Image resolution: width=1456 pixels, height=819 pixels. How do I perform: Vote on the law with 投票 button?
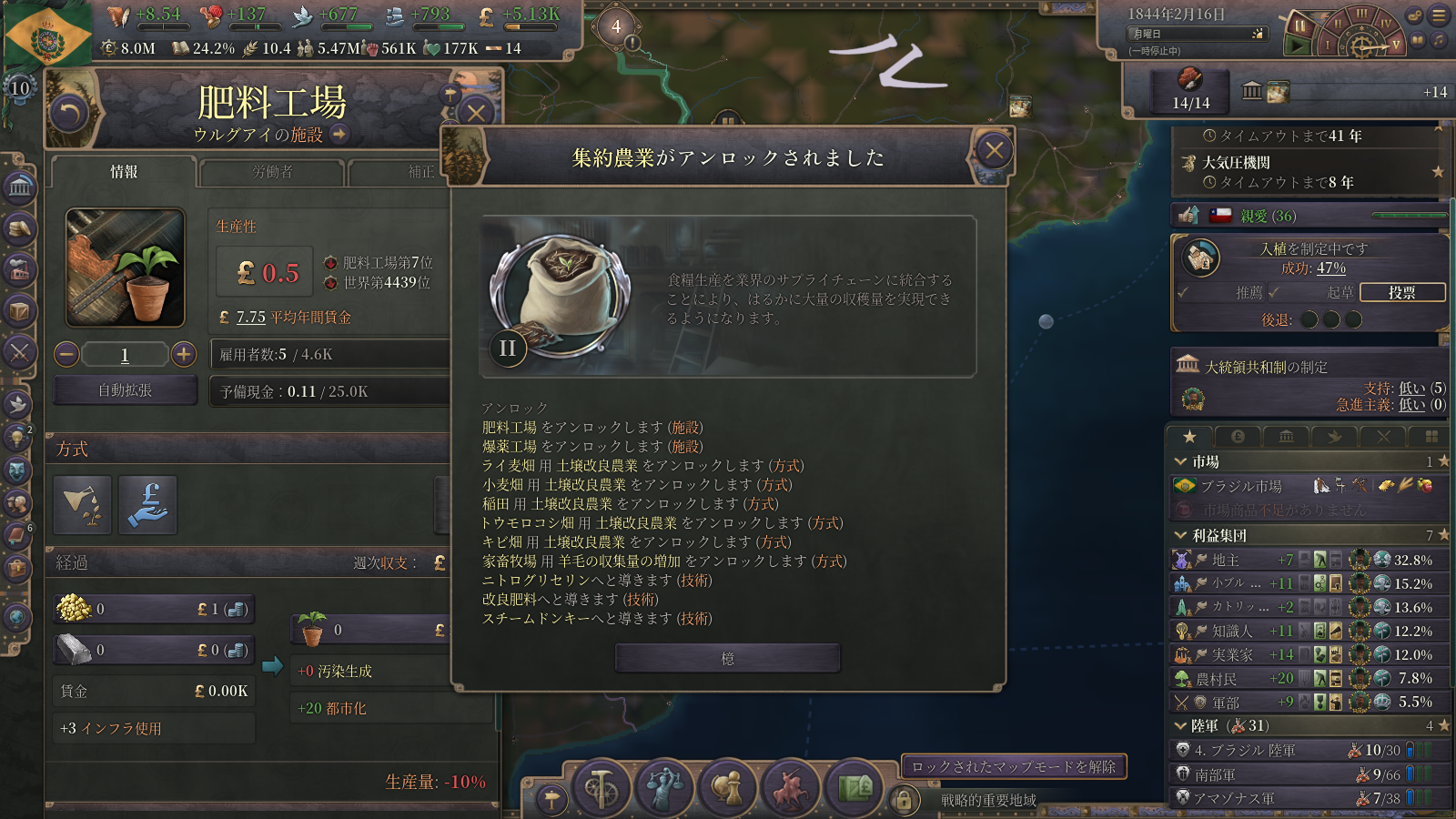[1401, 292]
